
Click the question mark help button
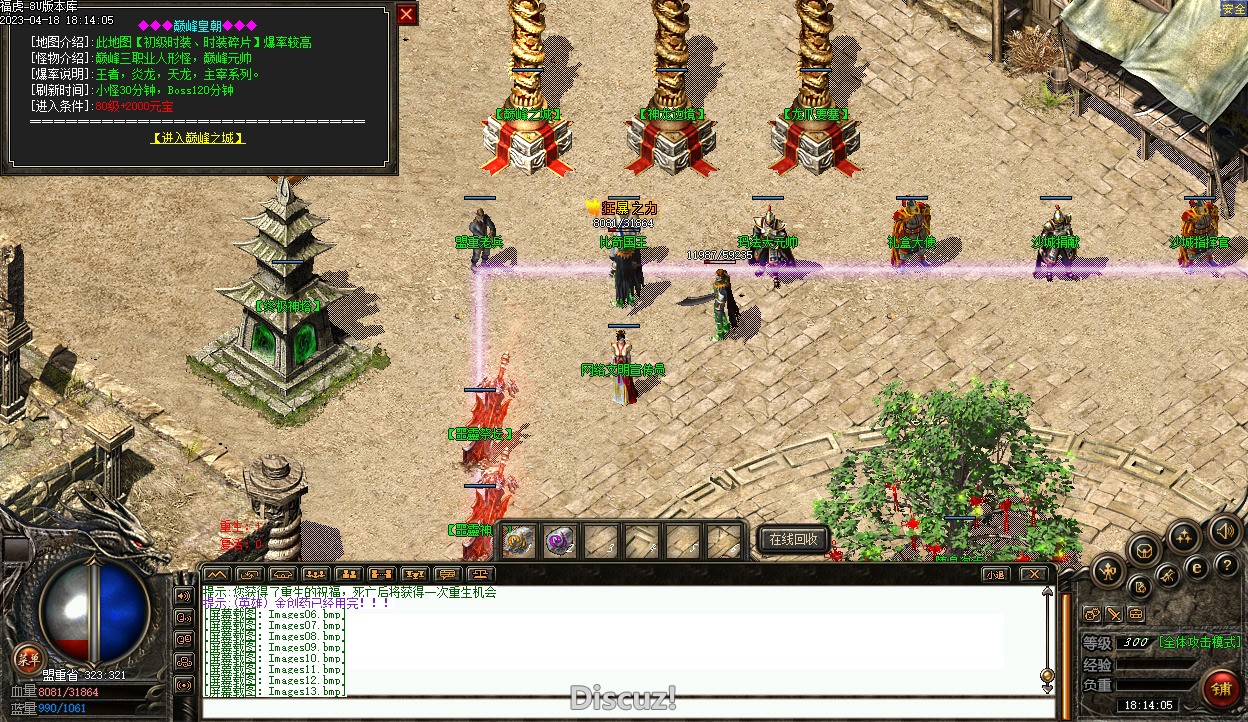point(1227,565)
